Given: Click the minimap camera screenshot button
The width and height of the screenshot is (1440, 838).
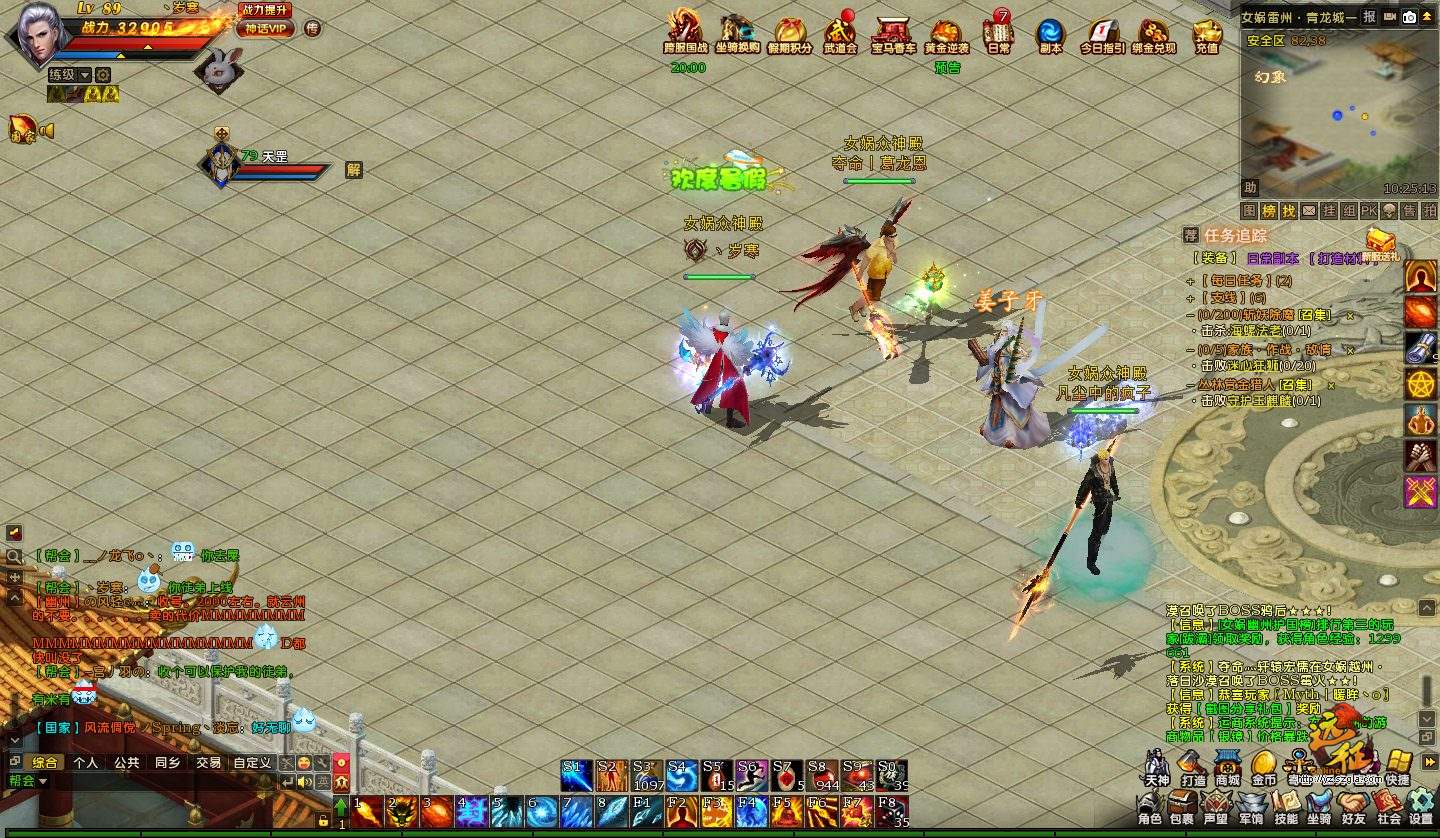Looking at the screenshot, I should click(x=1409, y=17).
